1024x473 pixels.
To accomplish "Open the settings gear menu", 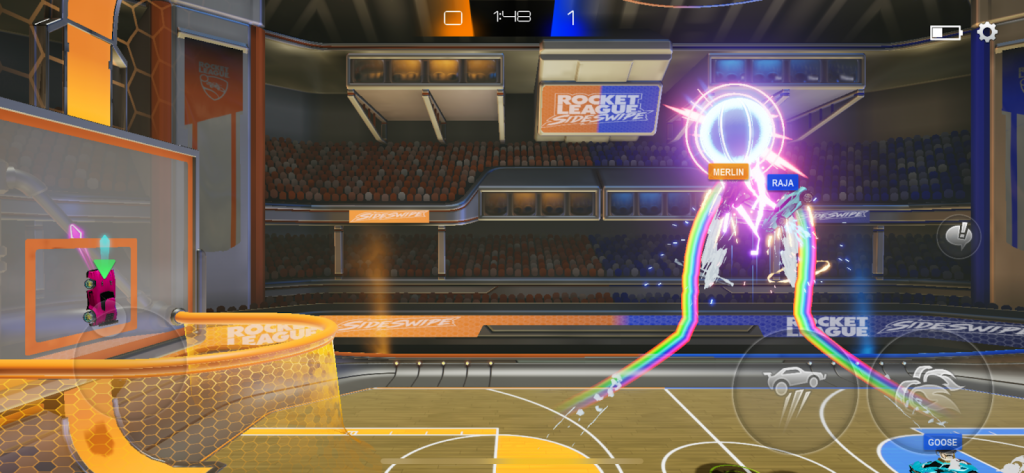I will [x=987, y=32].
